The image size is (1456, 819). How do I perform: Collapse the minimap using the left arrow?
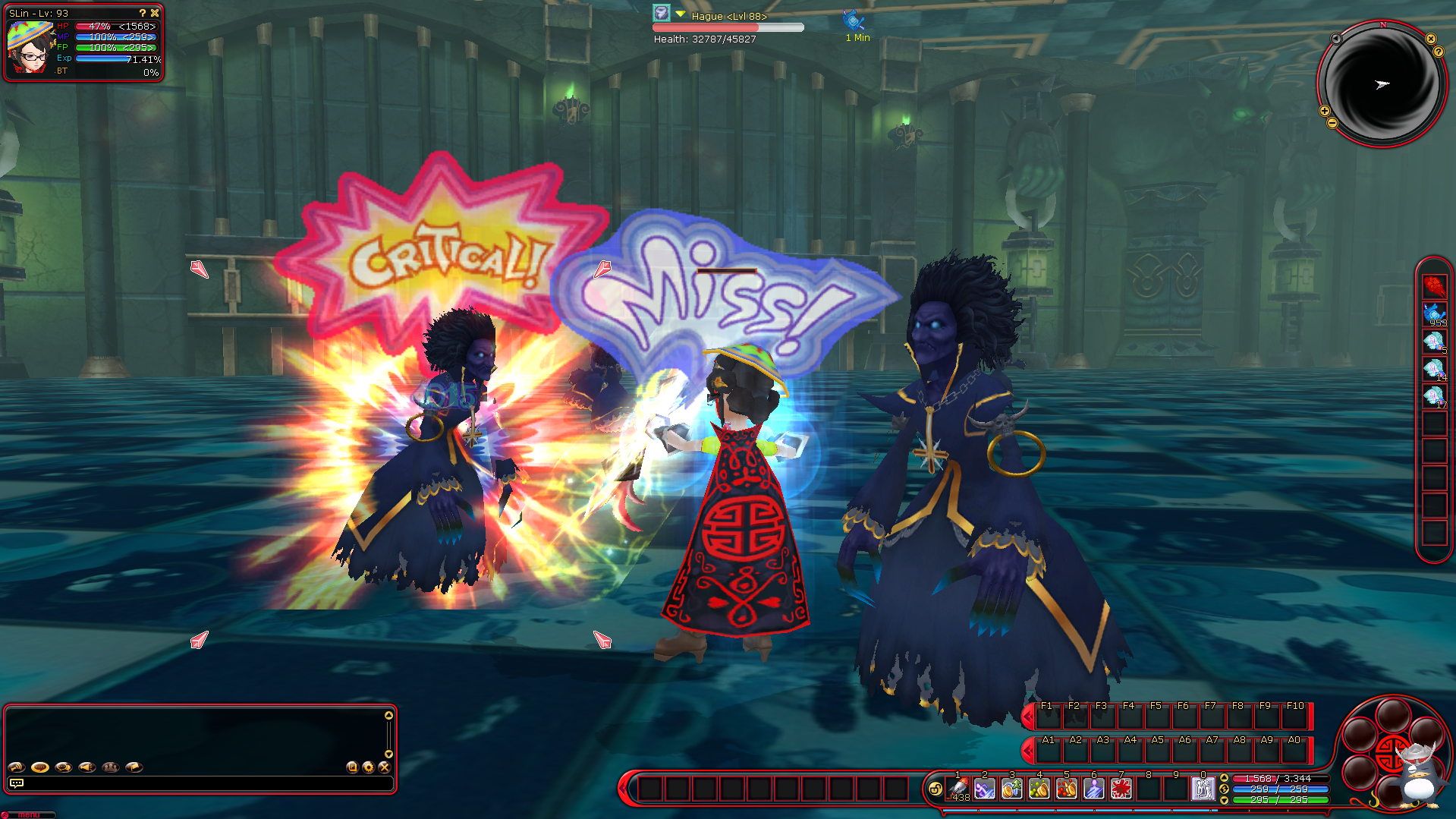point(1336,39)
